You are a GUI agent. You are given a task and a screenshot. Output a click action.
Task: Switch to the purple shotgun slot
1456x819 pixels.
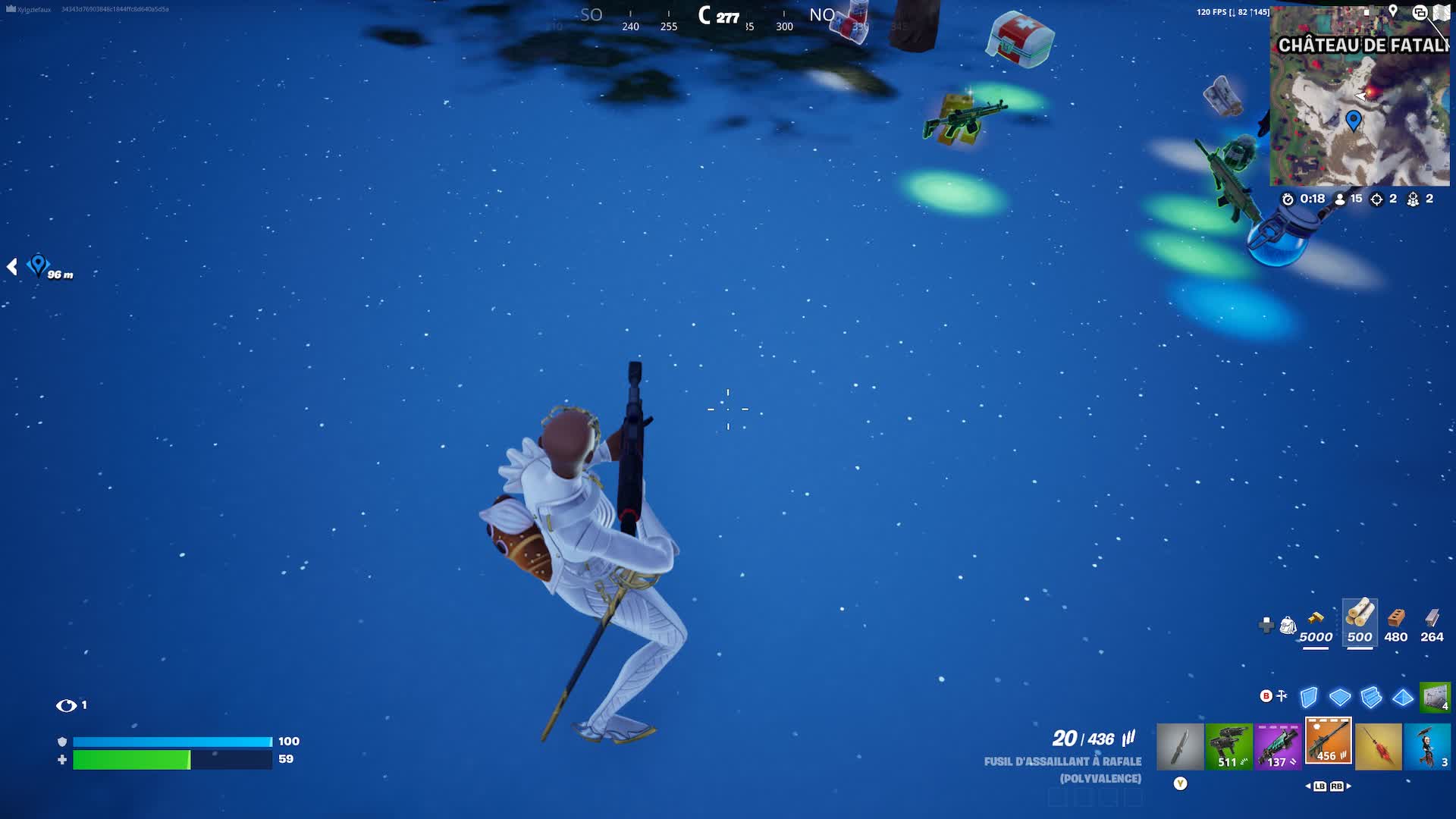(1278, 746)
